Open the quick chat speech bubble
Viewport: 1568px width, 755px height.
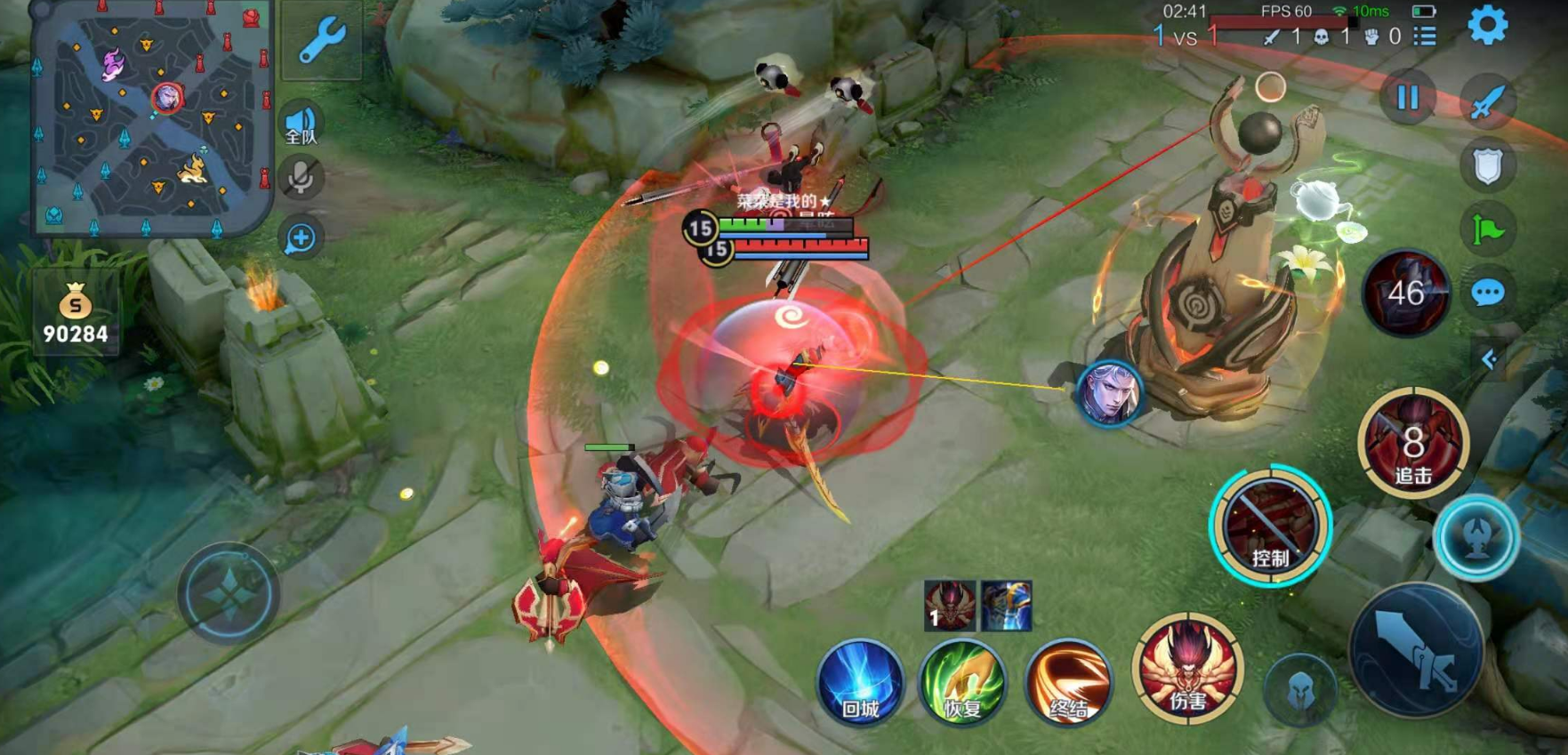tap(1487, 293)
